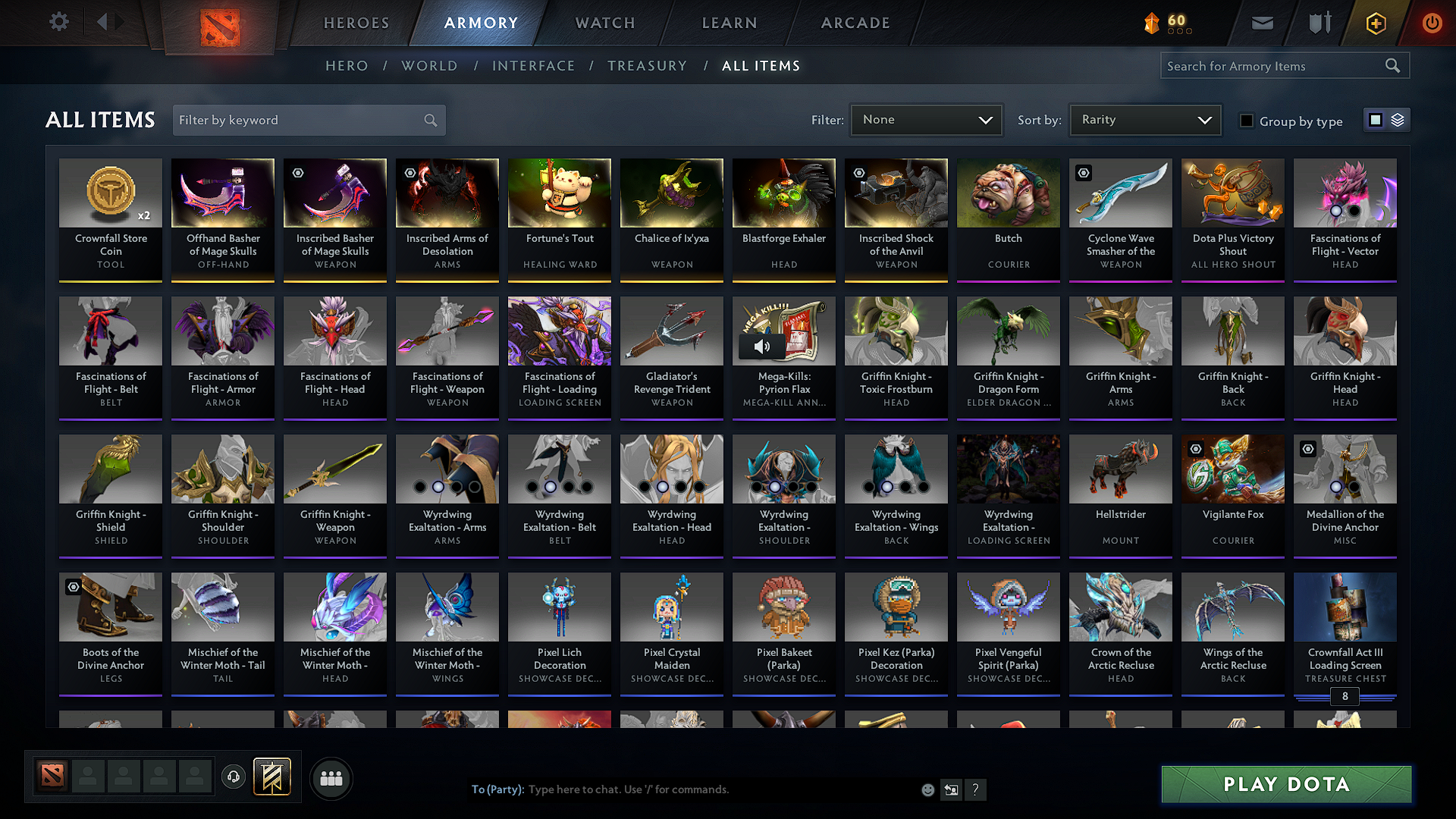The image size is (1456, 819).
Task: Expand the emoticon picker in chat
Action: pos(927,789)
